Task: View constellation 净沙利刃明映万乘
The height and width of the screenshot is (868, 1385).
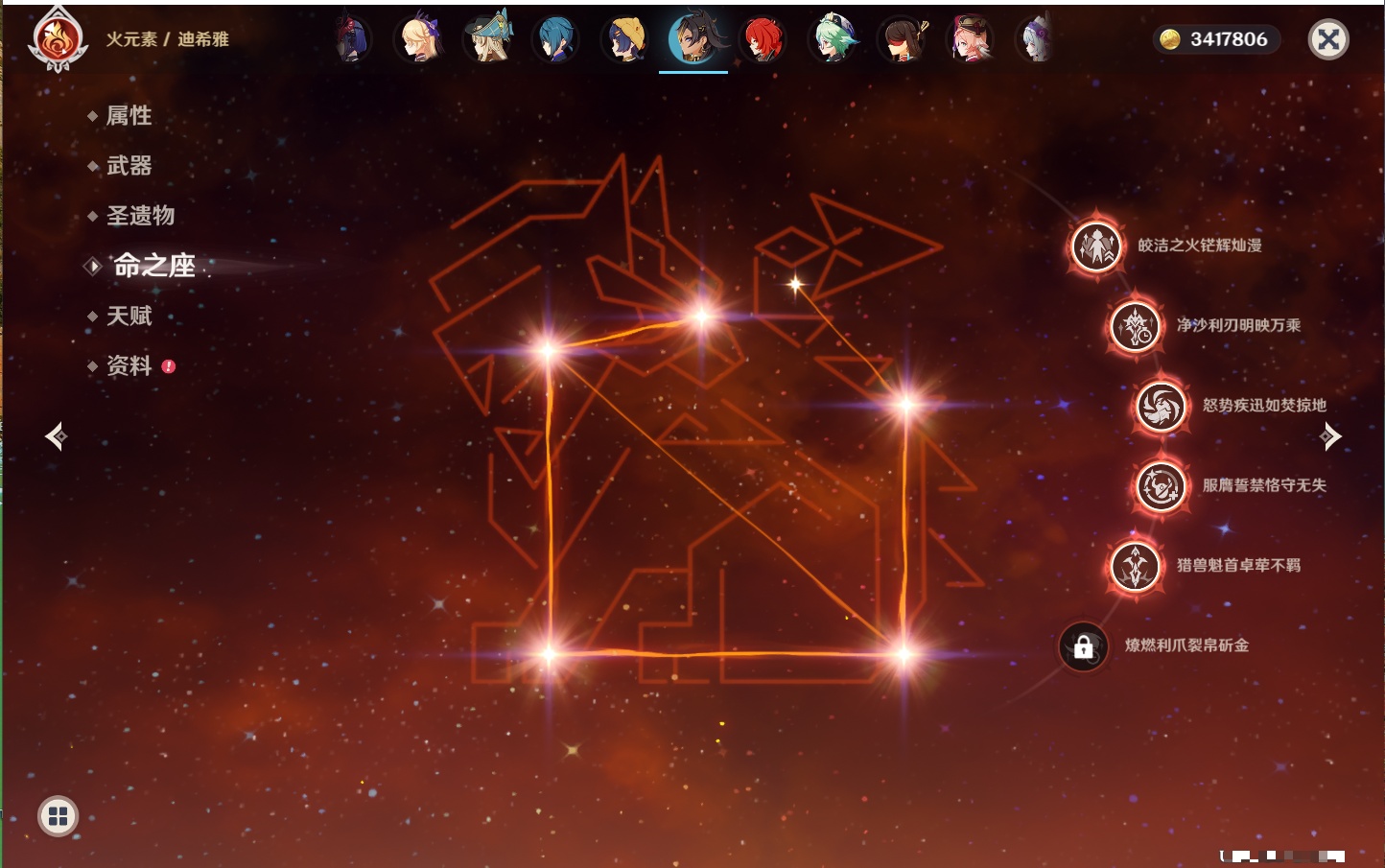Action: pyautogui.click(x=1136, y=326)
